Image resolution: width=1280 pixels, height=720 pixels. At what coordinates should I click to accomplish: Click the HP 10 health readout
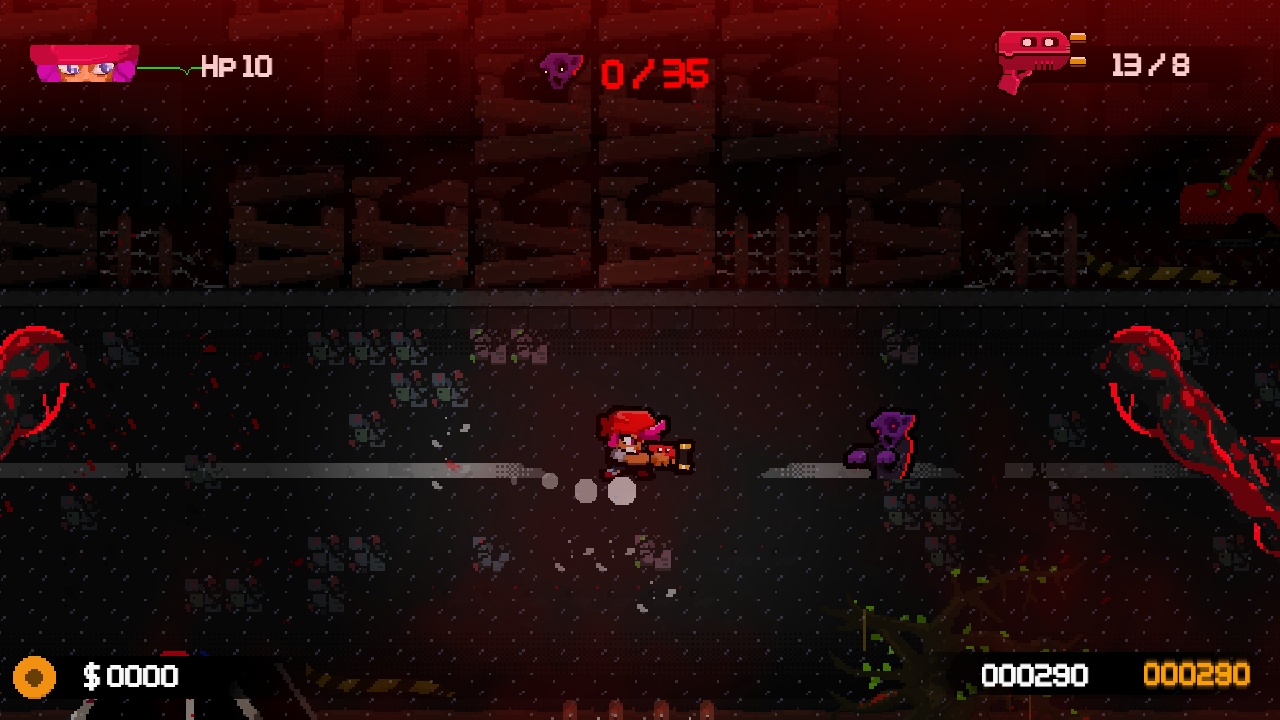pyautogui.click(x=235, y=65)
